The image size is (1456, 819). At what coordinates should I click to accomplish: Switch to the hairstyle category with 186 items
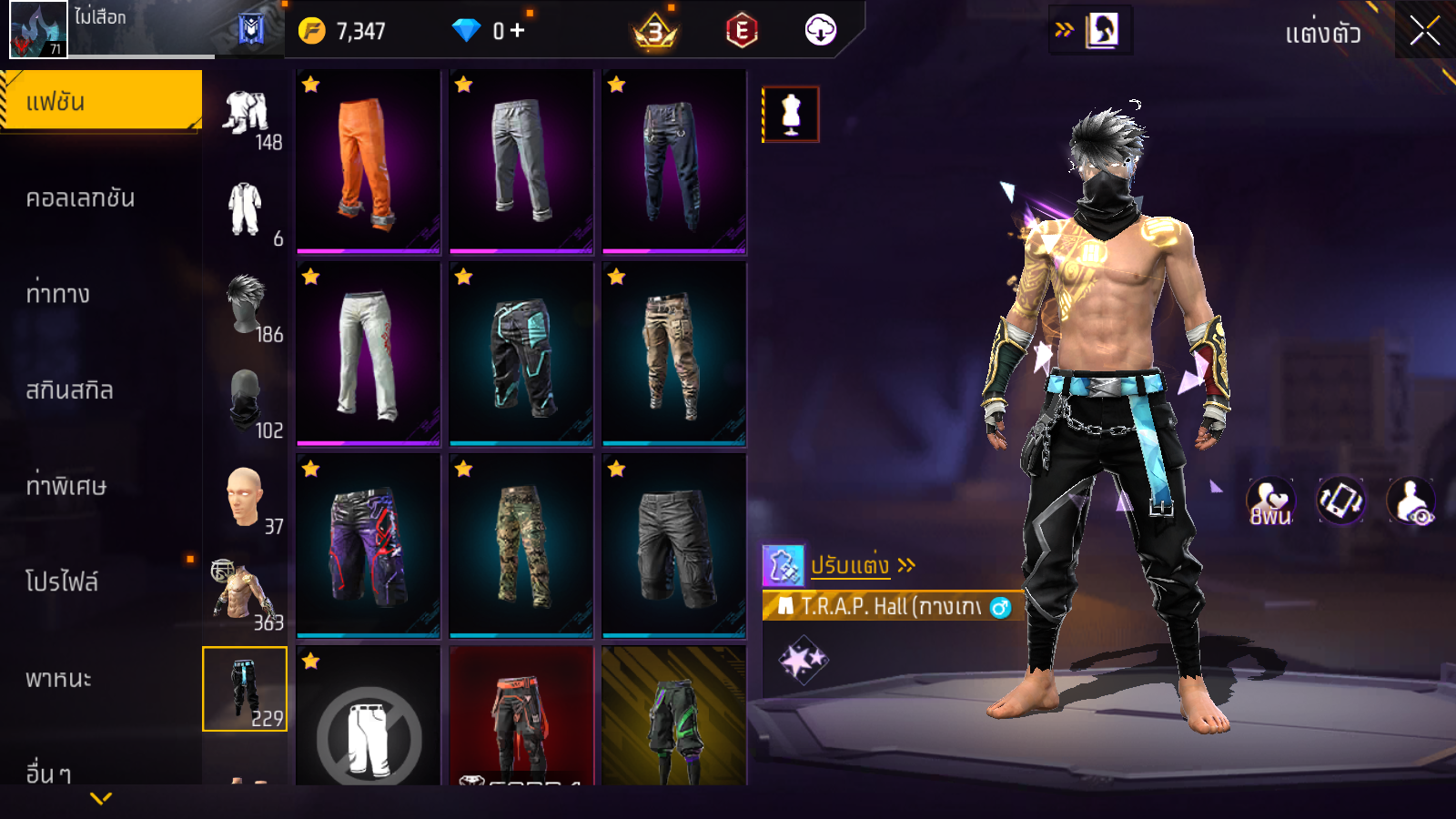[x=246, y=305]
